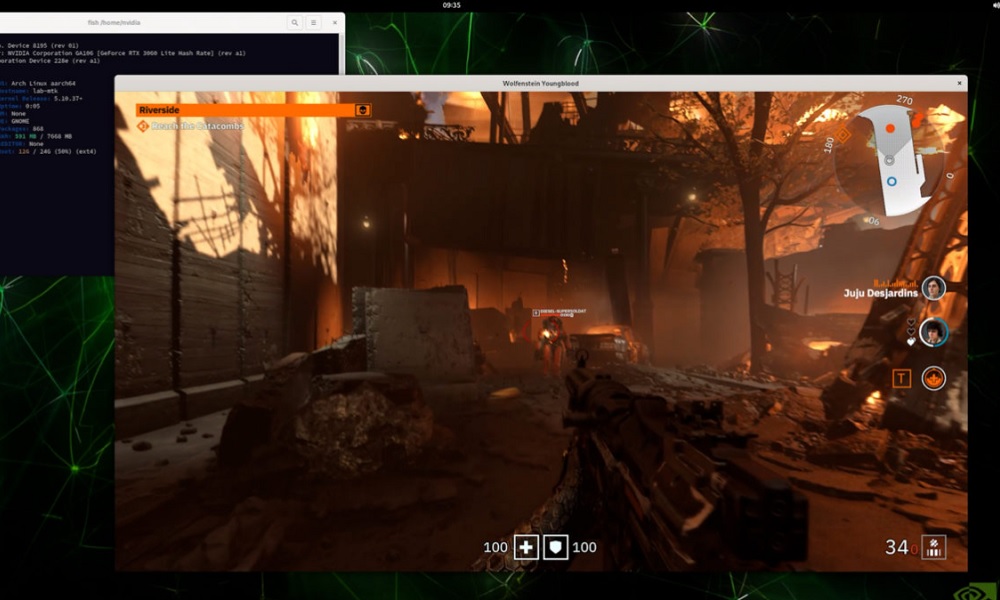Image resolution: width=1000 pixels, height=600 pixels.
Task: Close the Wolfenstein Youngblood window
Action: (x=960, y=83)
